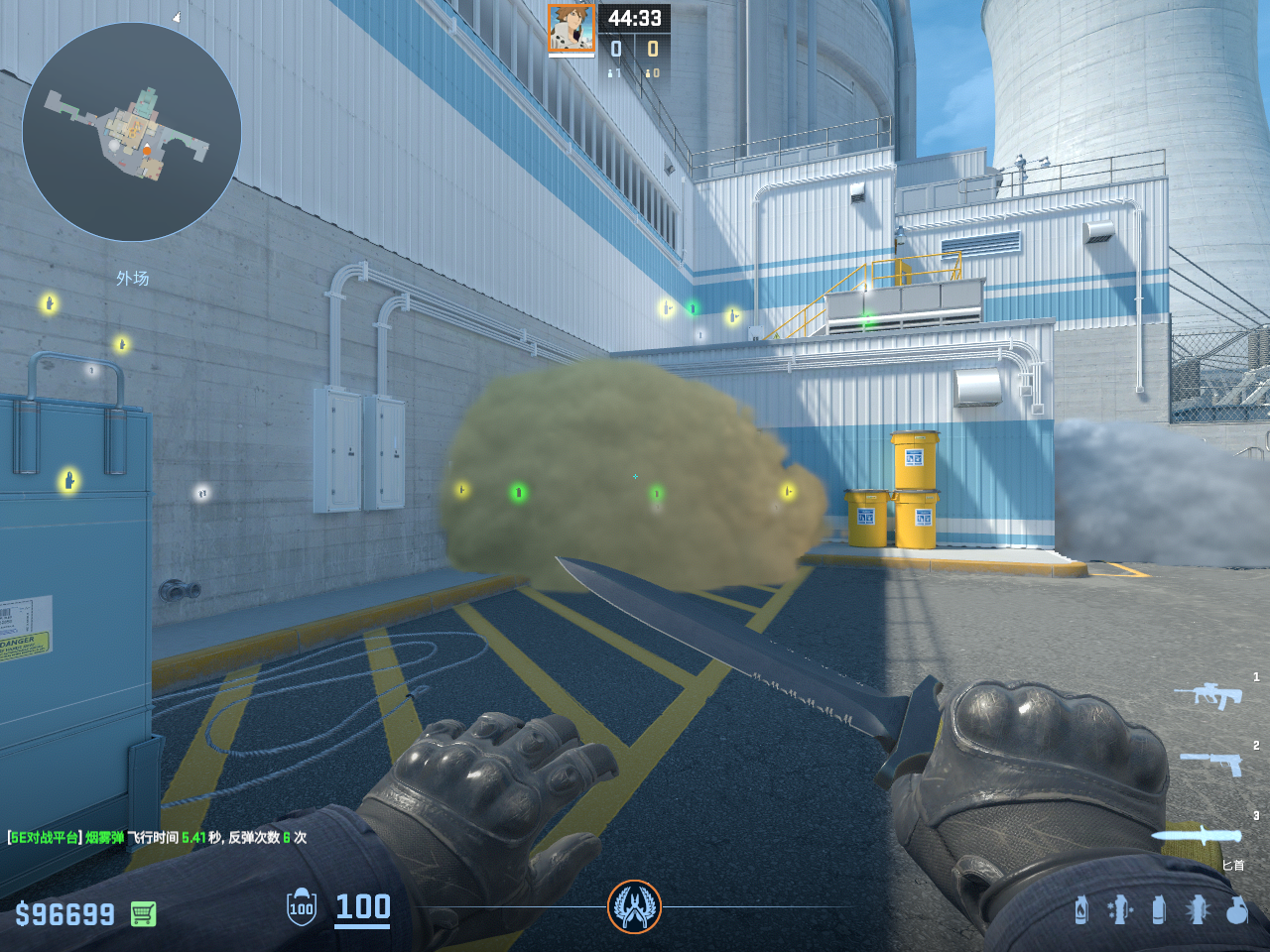This screenshot has width=1270, height=952.
Task: Select the decoy grenade icon
Action: (1119, 909)
